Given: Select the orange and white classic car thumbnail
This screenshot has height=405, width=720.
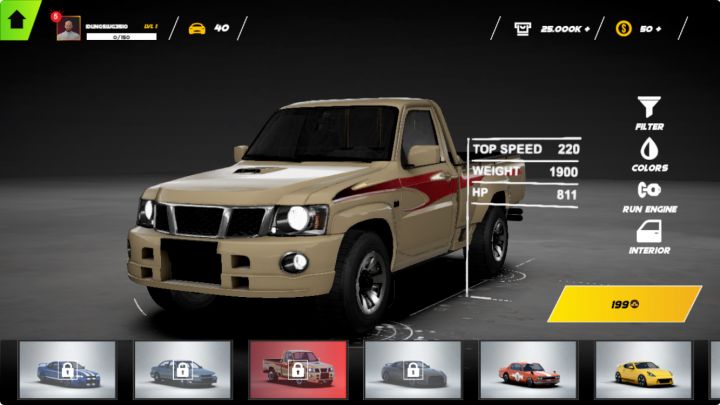Looking at the screenshot, I should click(x=528, y=370).
